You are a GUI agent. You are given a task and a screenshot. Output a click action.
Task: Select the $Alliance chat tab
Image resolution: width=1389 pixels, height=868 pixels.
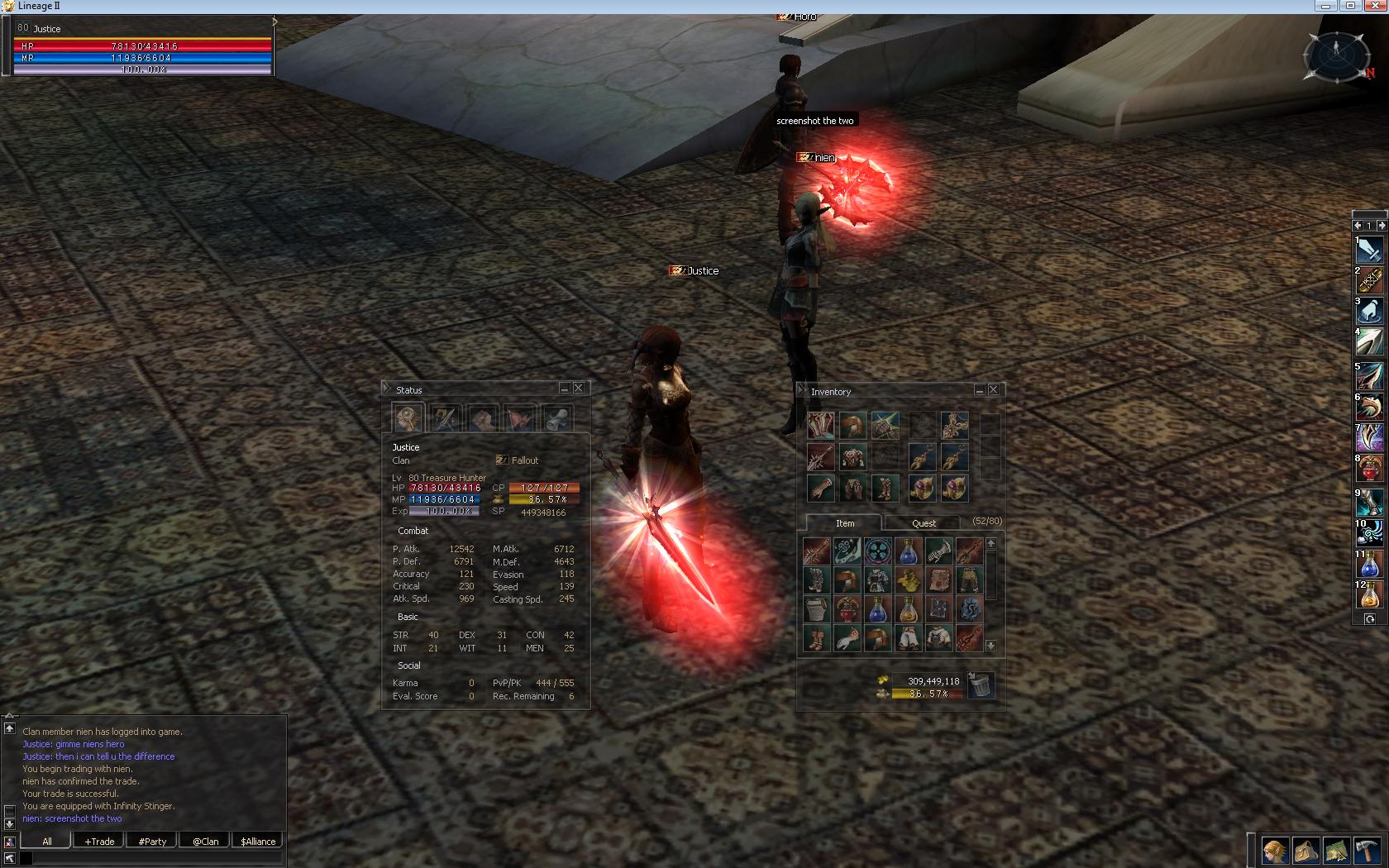tap(258, 841)
